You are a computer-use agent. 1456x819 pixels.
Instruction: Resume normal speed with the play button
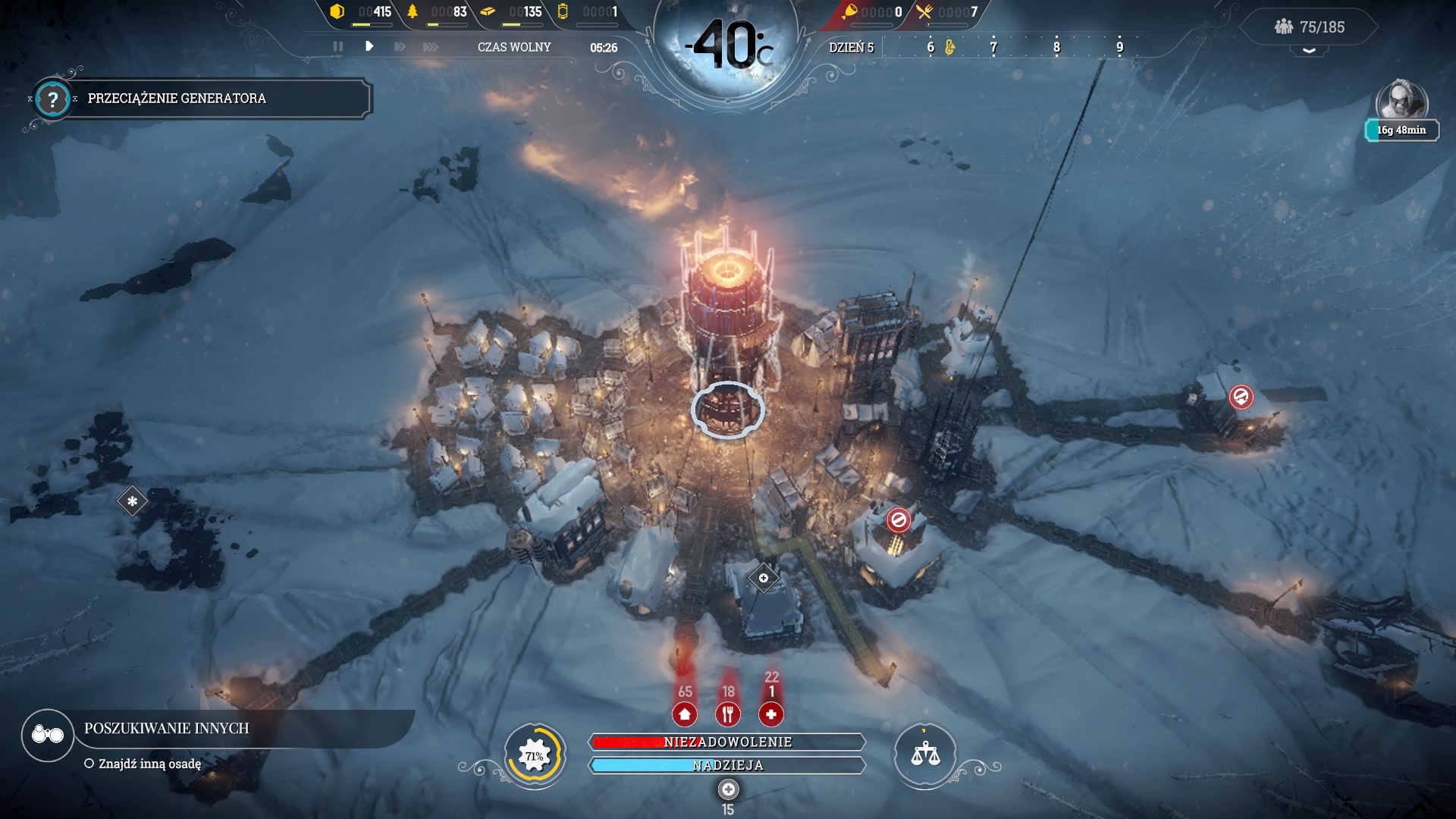pos(369,46)
